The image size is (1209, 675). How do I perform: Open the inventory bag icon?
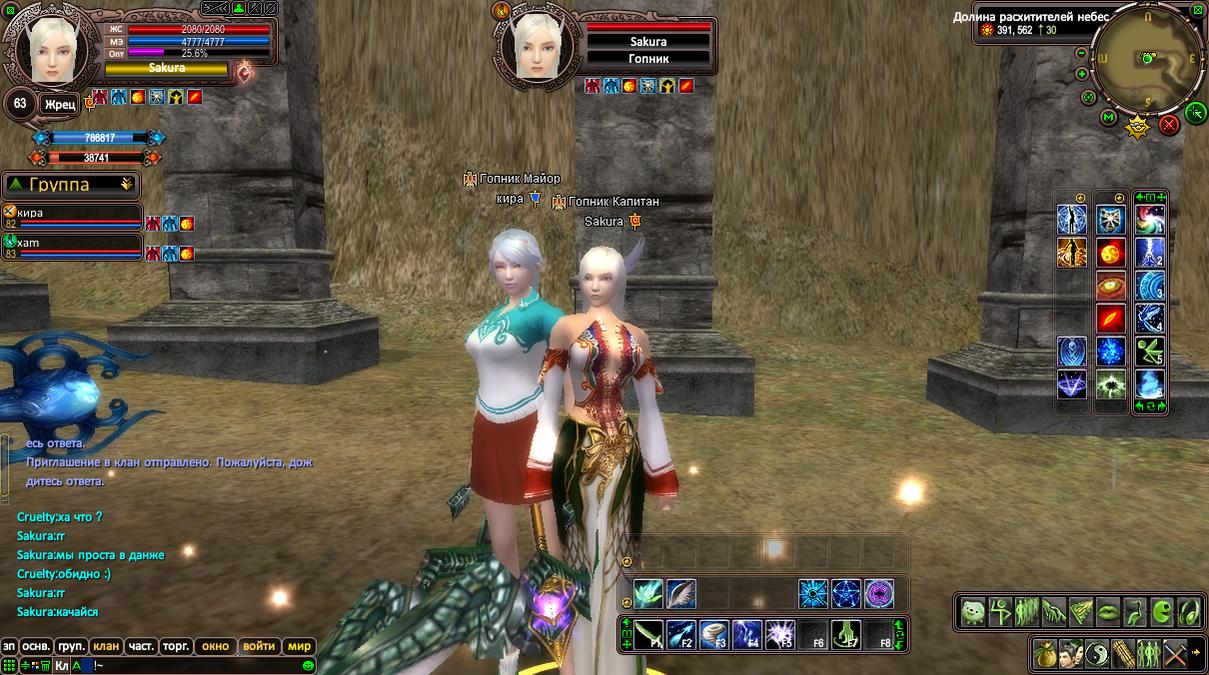[1045, 653]
